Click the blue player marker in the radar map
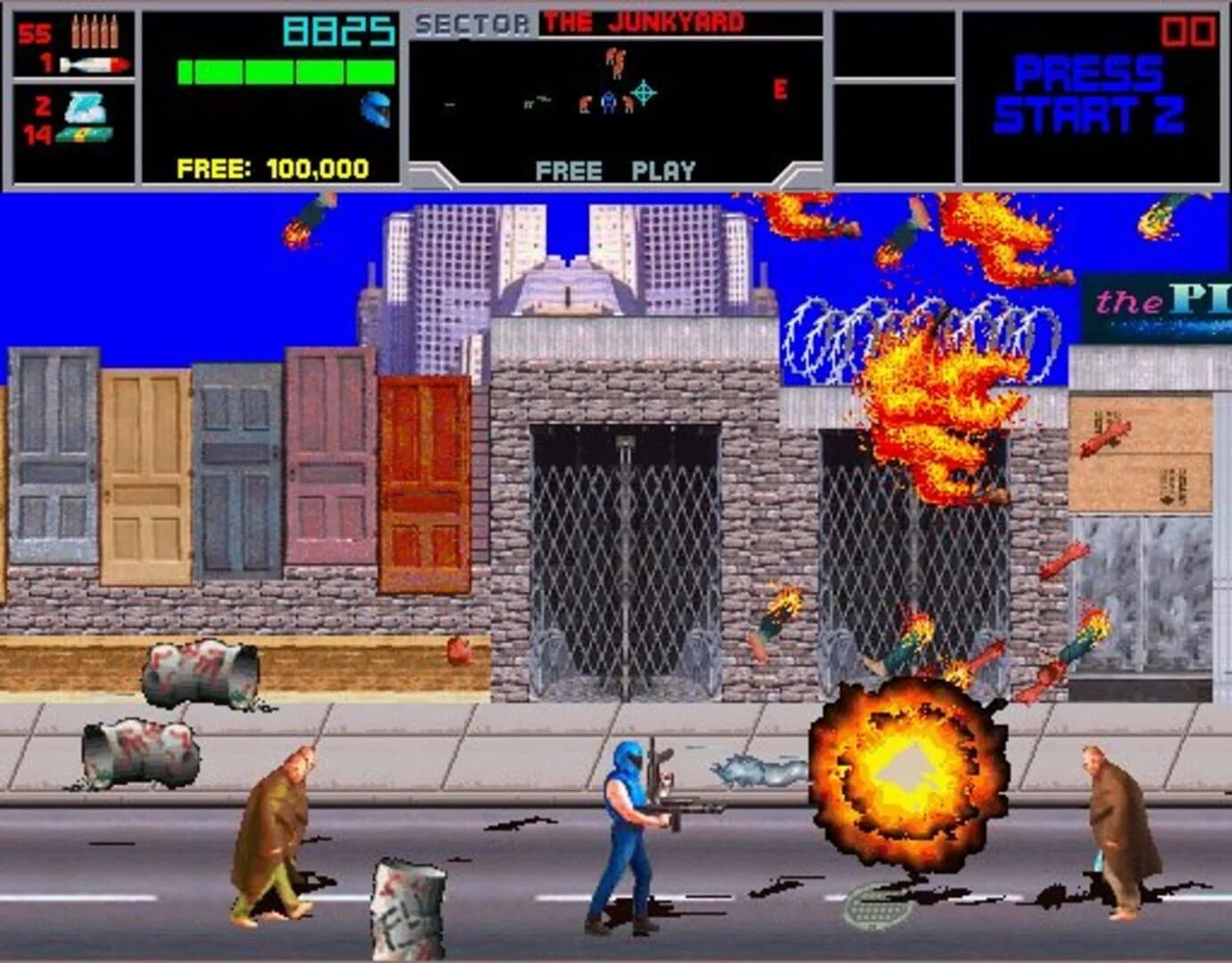This screenshot has height=963, width=1232. click(608, 101)
